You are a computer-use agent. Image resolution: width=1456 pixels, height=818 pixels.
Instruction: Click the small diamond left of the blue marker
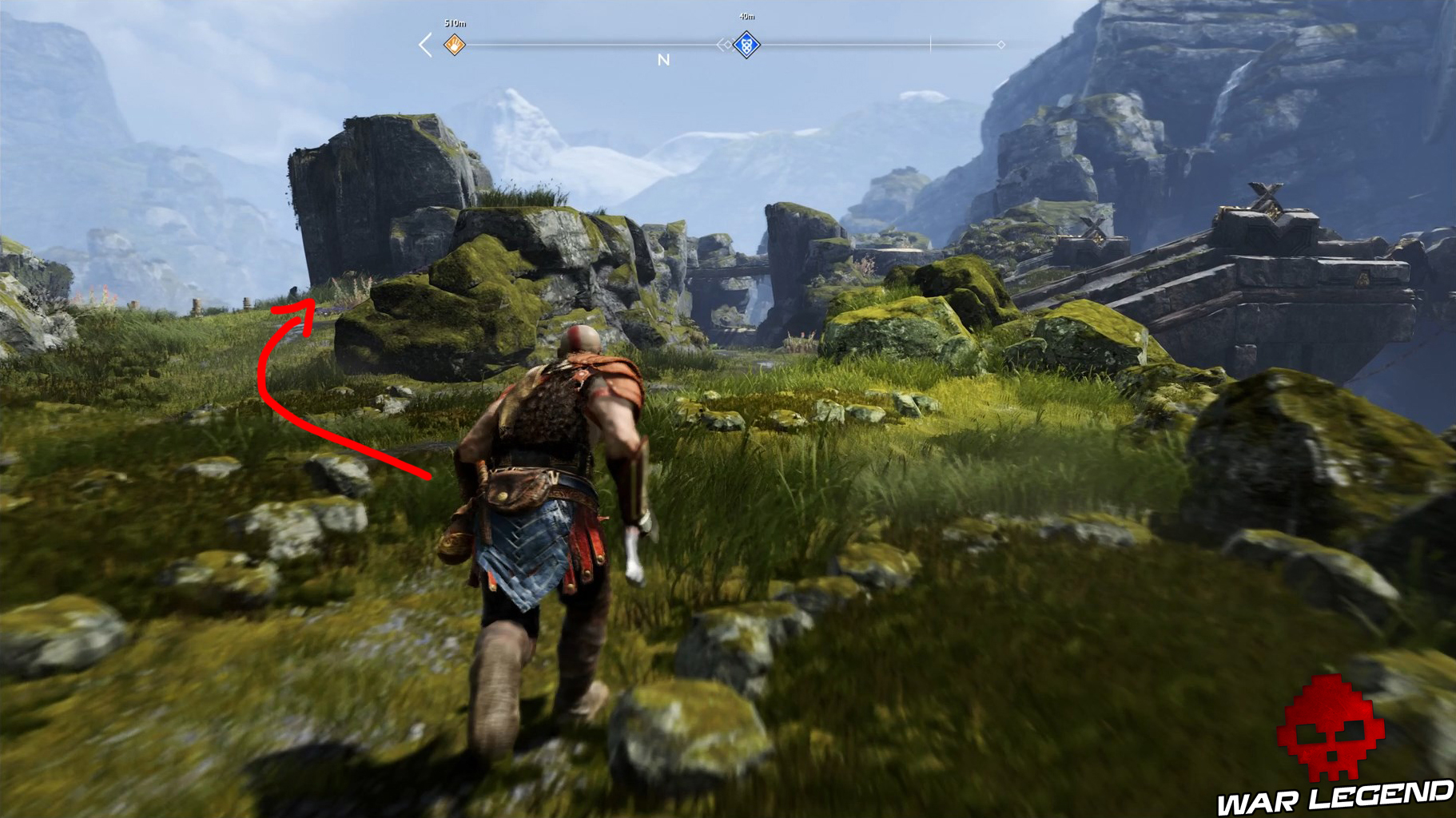pos(727,43)
